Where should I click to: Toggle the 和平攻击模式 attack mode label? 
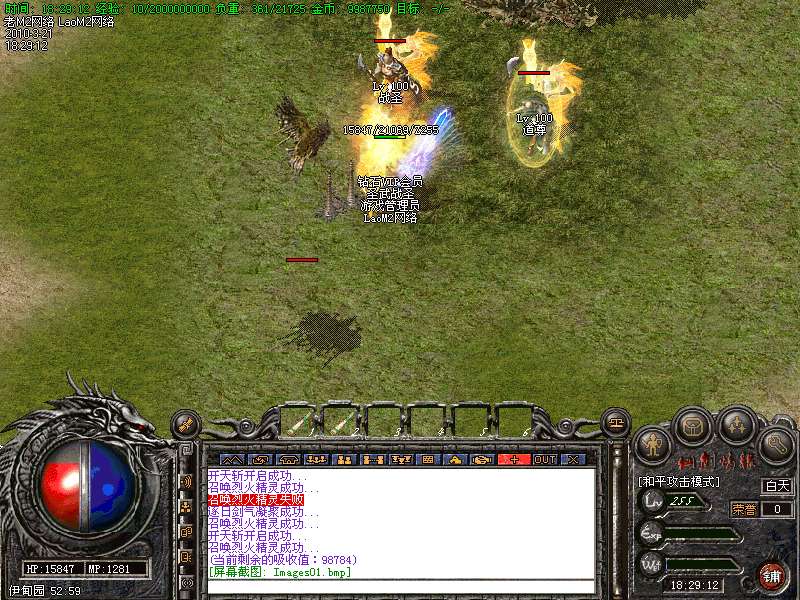679,482
